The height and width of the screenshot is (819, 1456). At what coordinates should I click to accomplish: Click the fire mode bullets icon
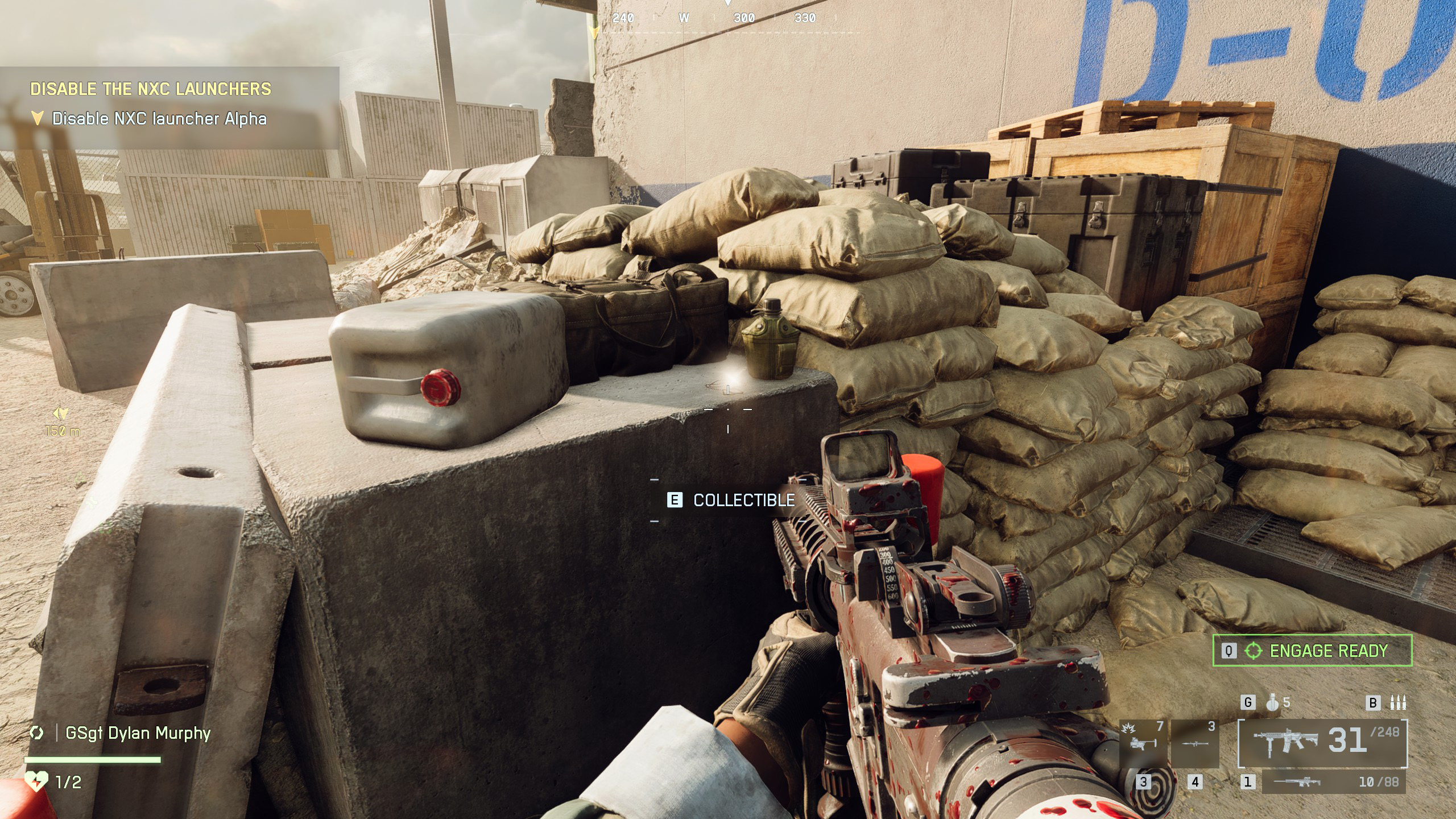pyautogui.click(x=1397, y=703)
